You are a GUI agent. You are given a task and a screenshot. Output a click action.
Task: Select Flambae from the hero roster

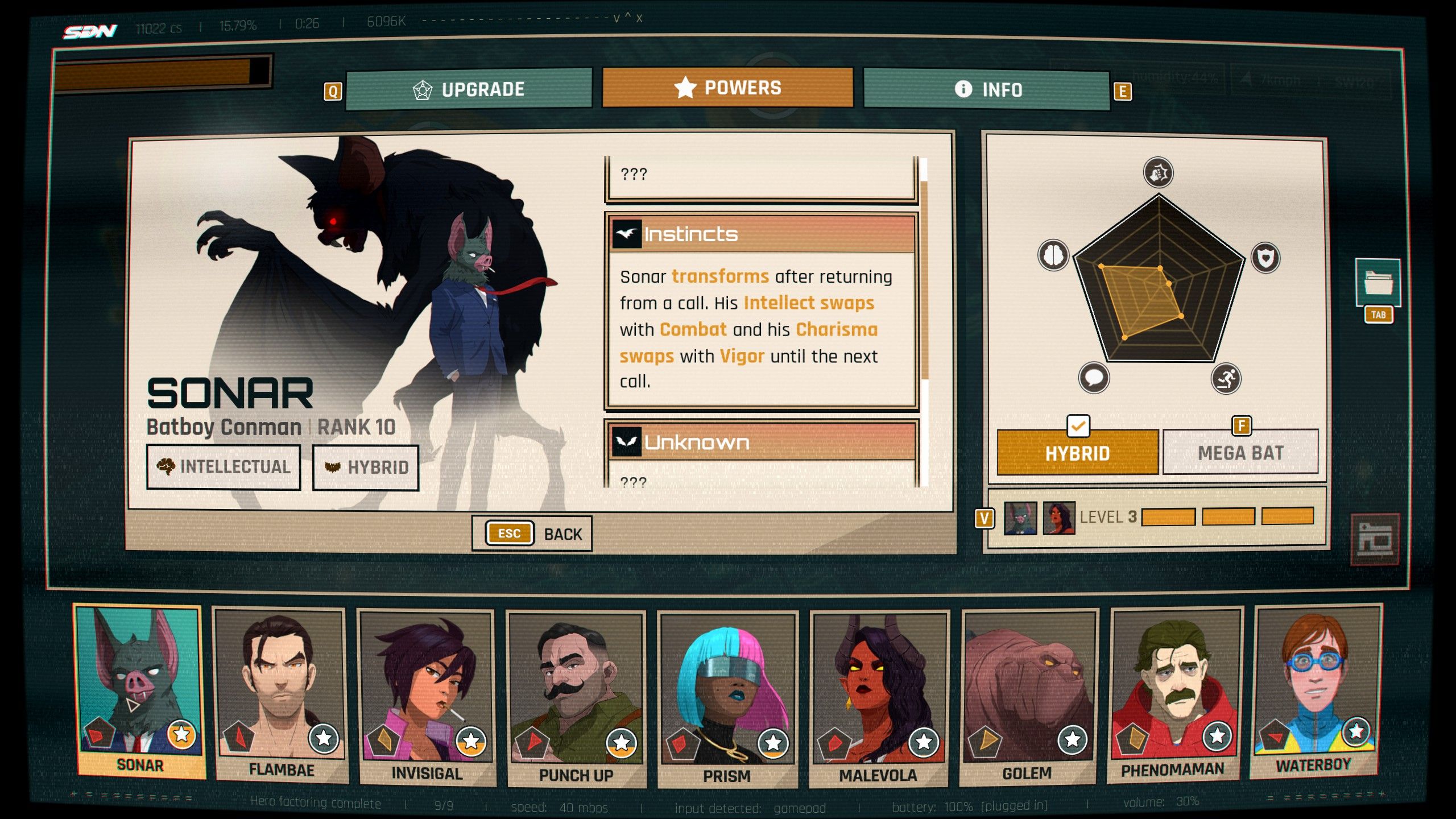[281, 694]
